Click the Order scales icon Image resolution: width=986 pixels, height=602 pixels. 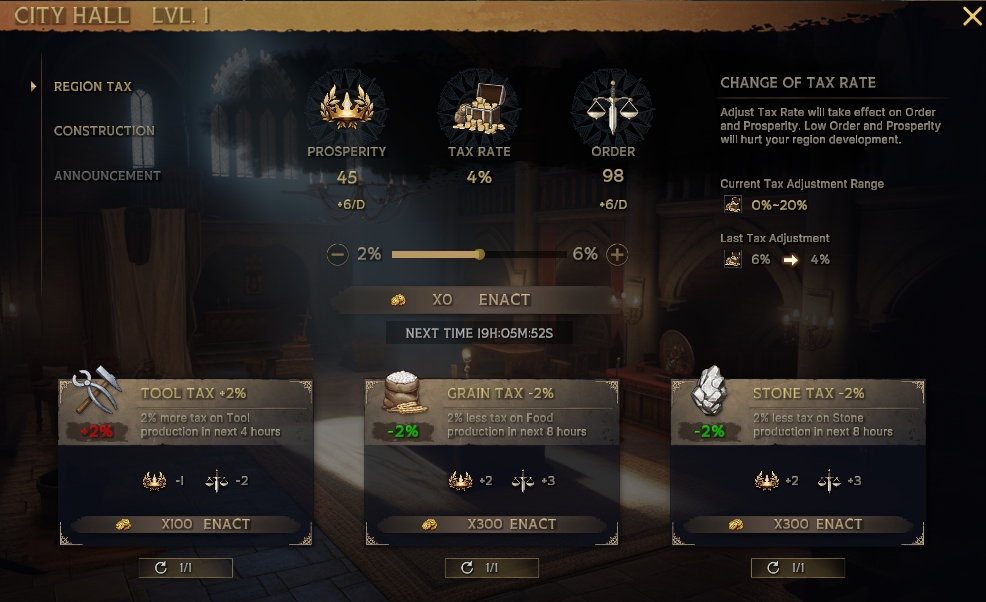[613, 107]
